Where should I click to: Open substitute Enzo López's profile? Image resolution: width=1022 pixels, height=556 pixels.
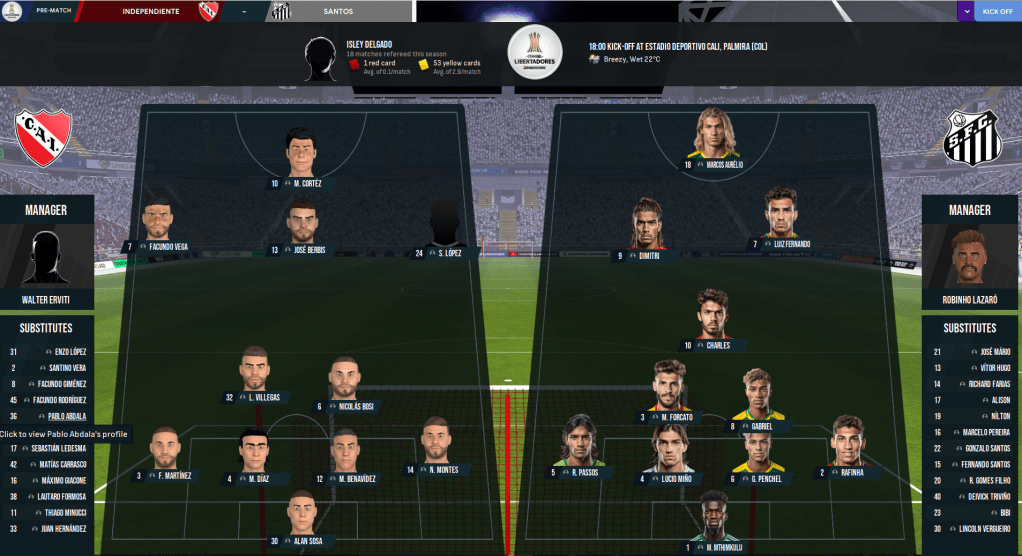pos(70,352)
